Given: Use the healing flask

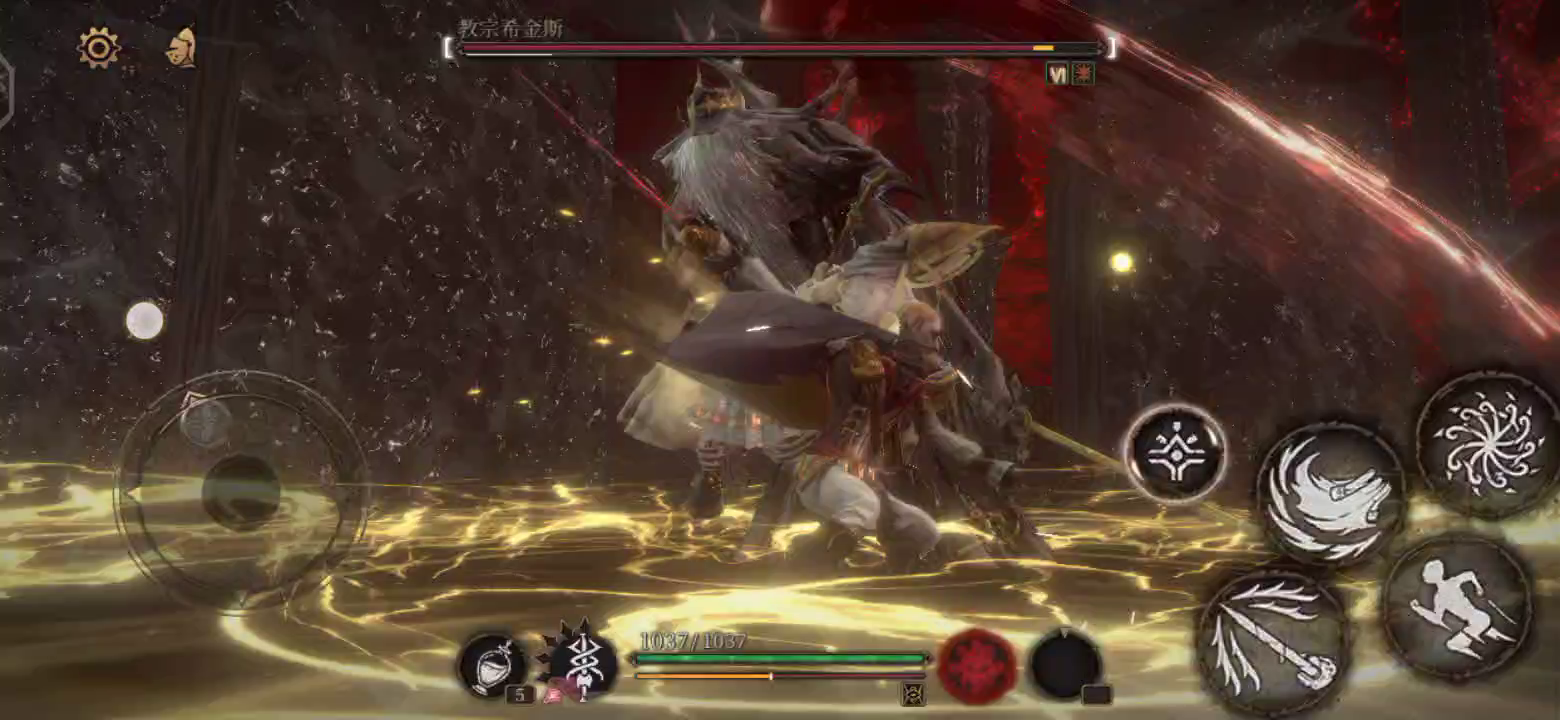Looking at the screenshot, I should pos(492,664).
